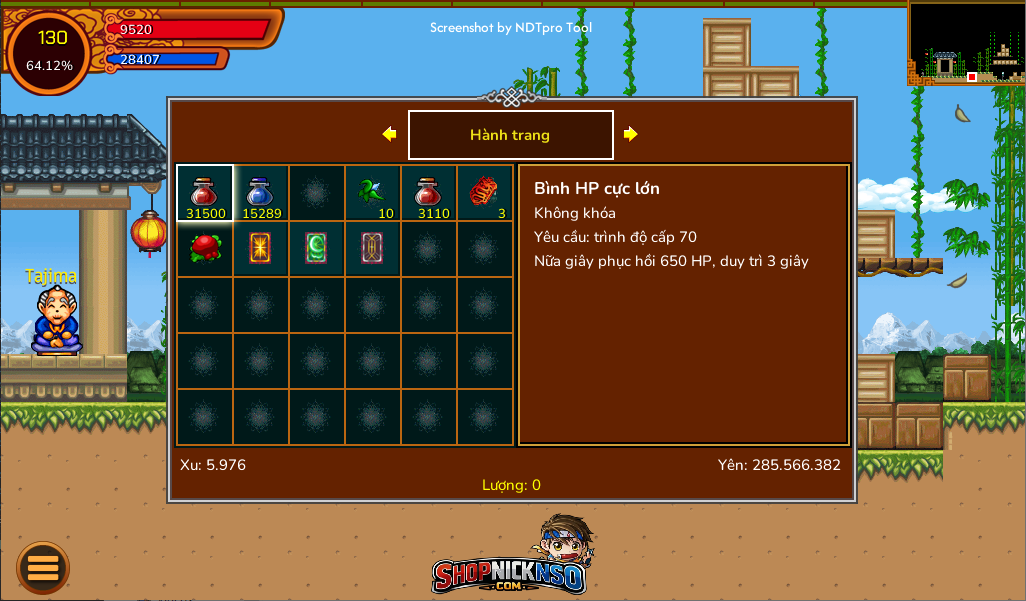Click the Hành trang tab header
This screenshot has width=1026, height=601.
510,135
